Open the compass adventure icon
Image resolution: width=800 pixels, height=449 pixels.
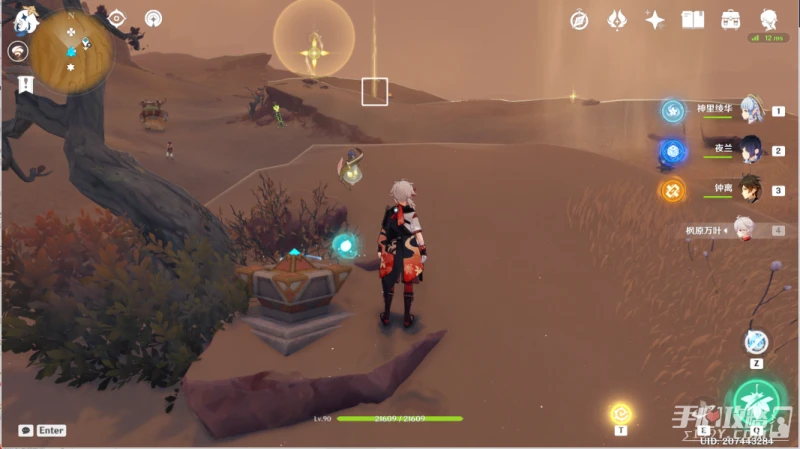click(579, 19)
